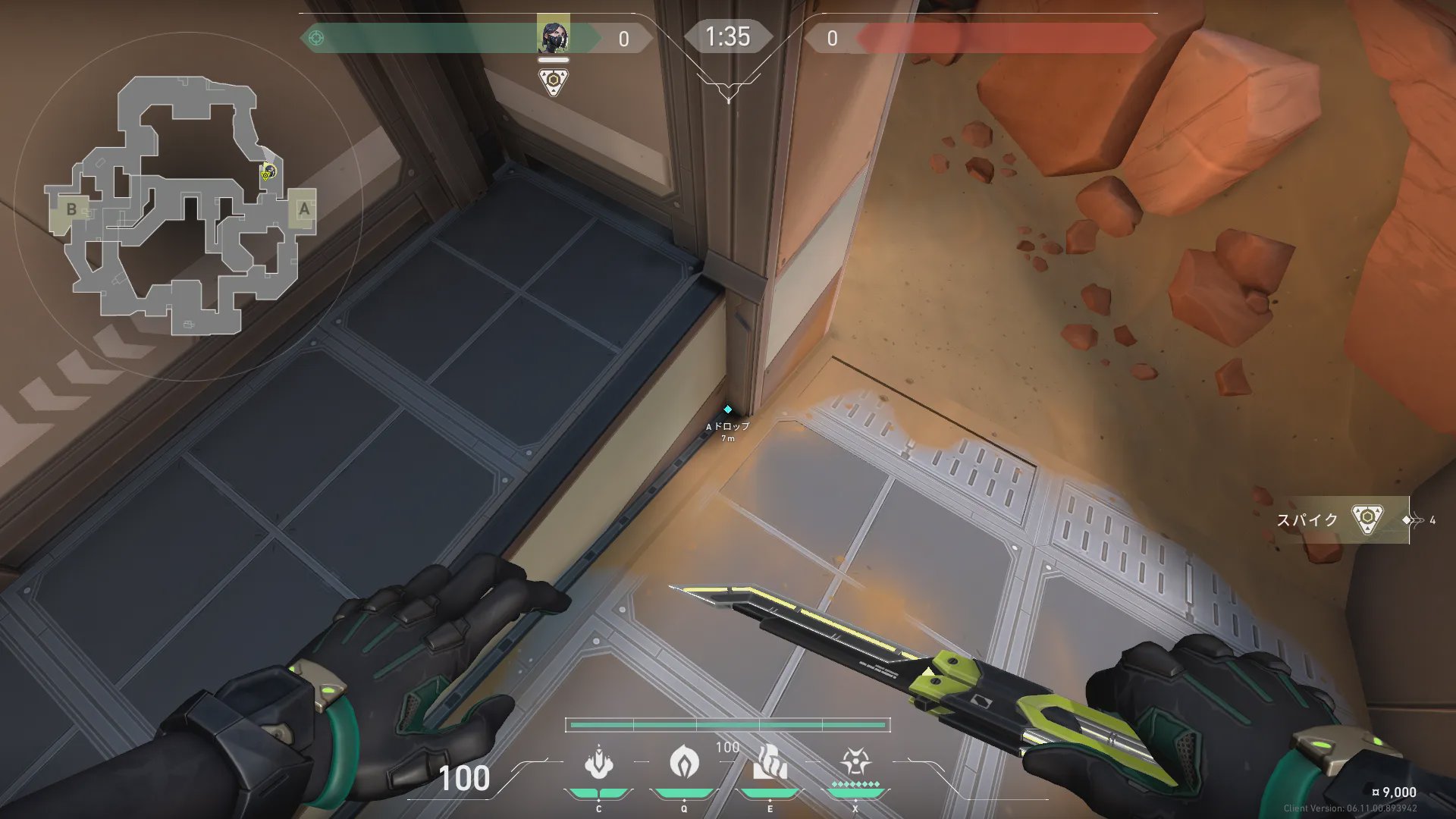Viewport: 1456px width, 819px height.
Task: Click the player marker on the minimap
Action: point(267,173)
